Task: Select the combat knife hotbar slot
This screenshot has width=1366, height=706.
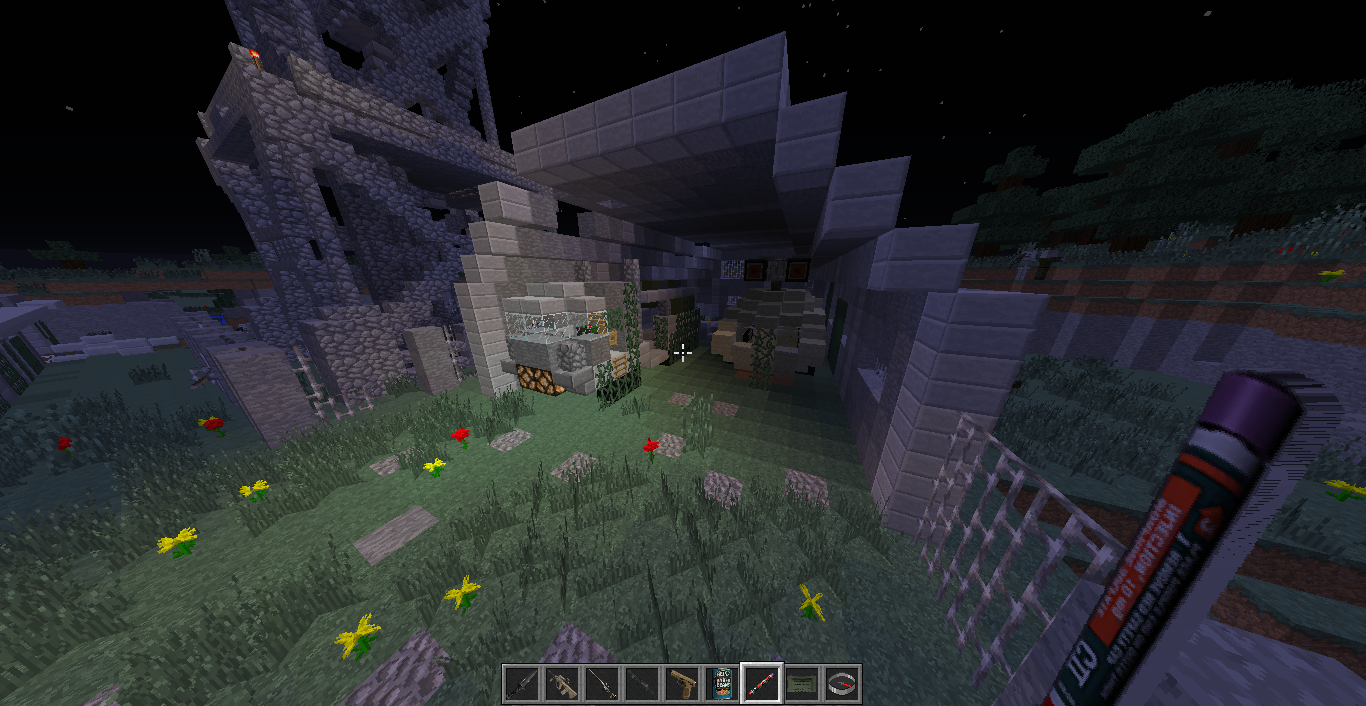Action: coord(522,684)
